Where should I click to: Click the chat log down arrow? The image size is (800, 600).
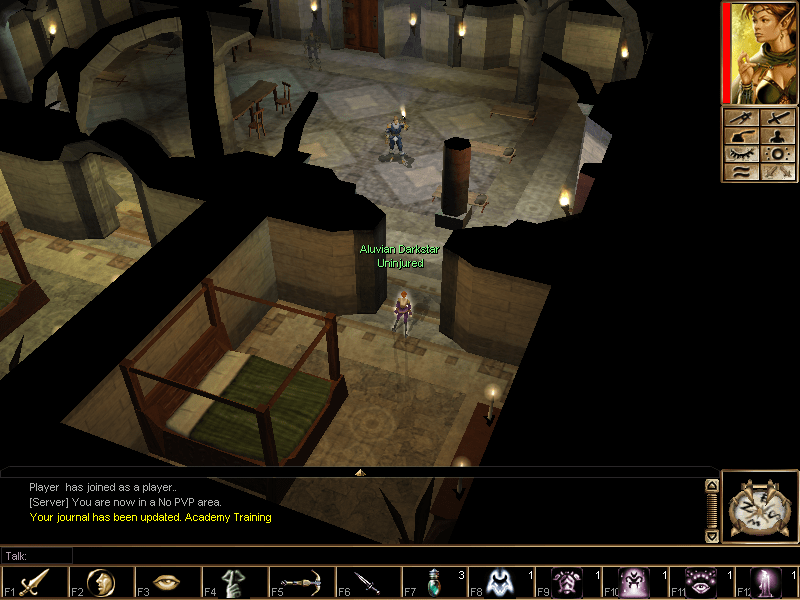tap(712, 536)
